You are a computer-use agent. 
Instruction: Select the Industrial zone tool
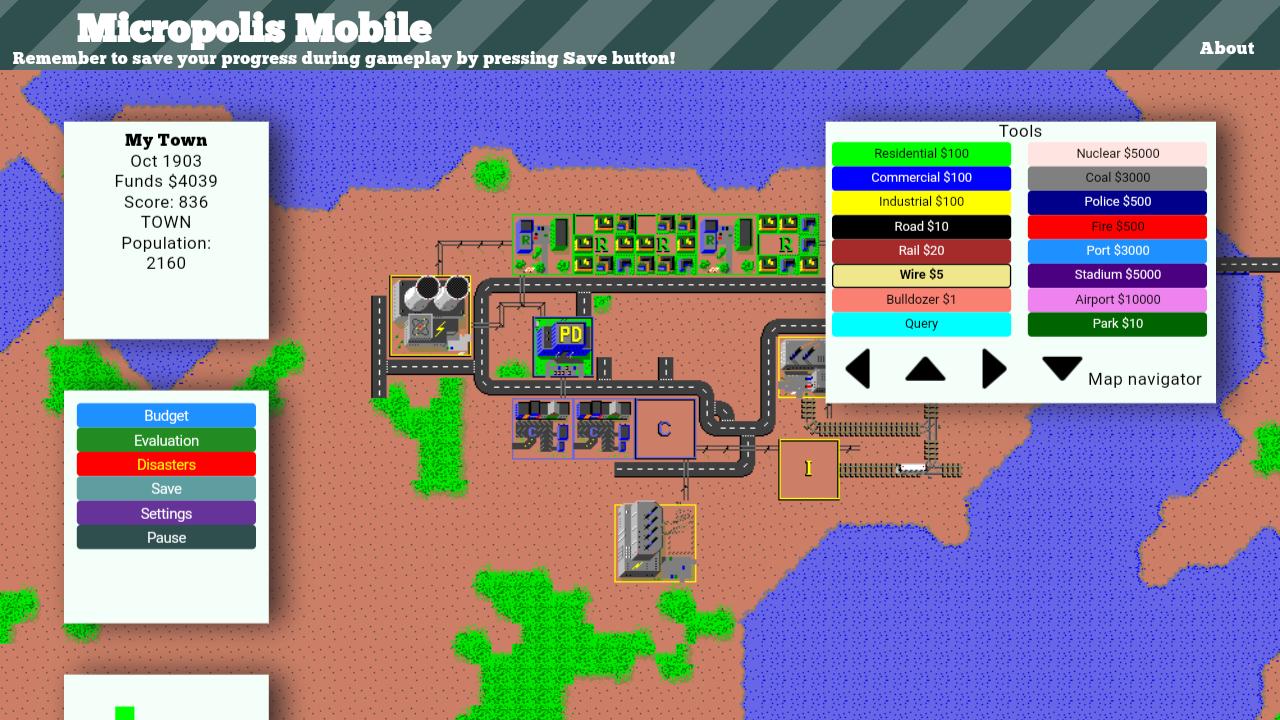click(920, 201)
